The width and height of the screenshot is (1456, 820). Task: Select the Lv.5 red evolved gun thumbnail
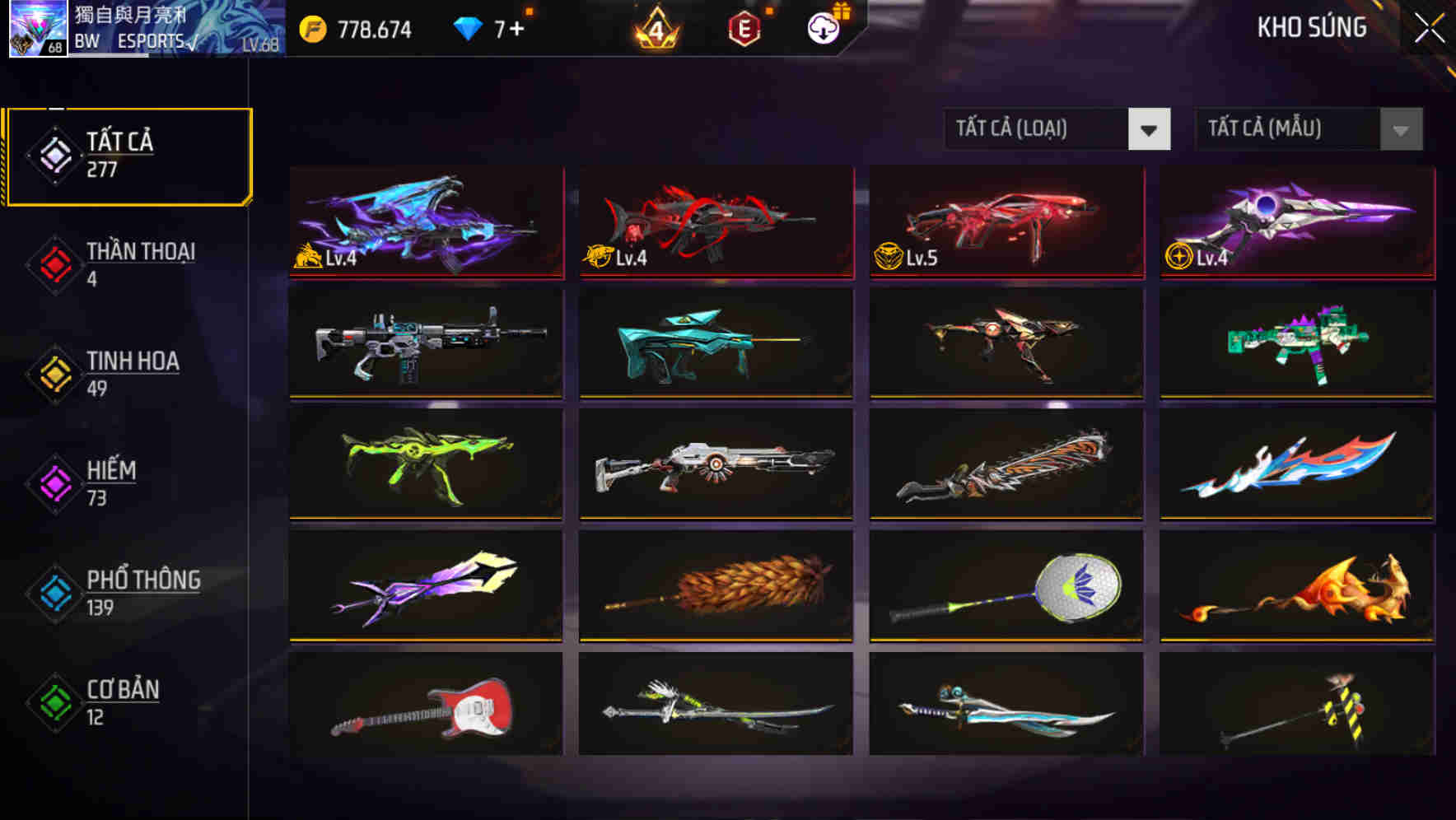coord(1005,222)
